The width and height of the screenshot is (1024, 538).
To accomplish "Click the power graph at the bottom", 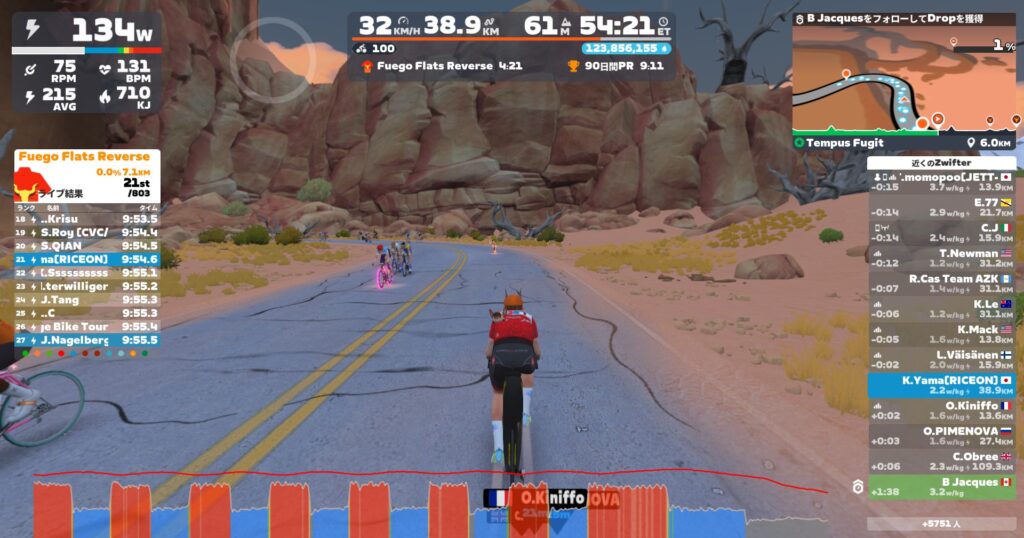I will (x=430, y=505).
